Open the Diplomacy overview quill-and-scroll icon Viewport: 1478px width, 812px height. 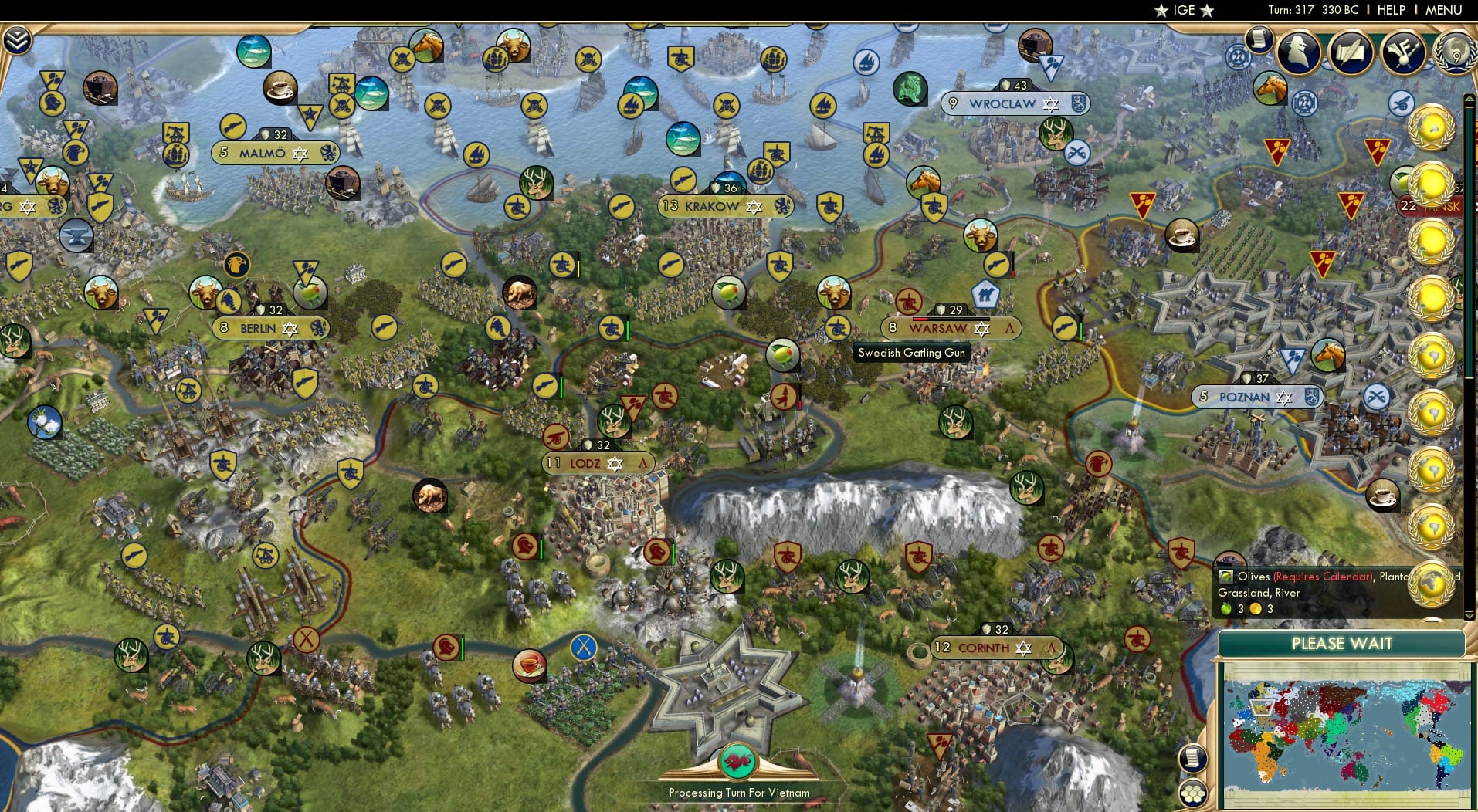1350,54
